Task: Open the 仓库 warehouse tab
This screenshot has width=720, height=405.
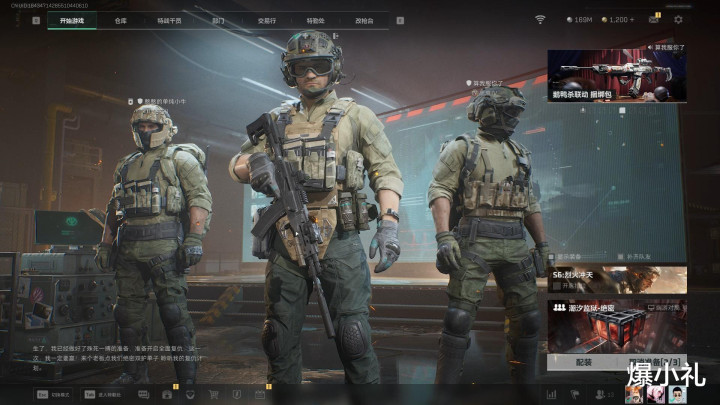Action: [120, 19]
